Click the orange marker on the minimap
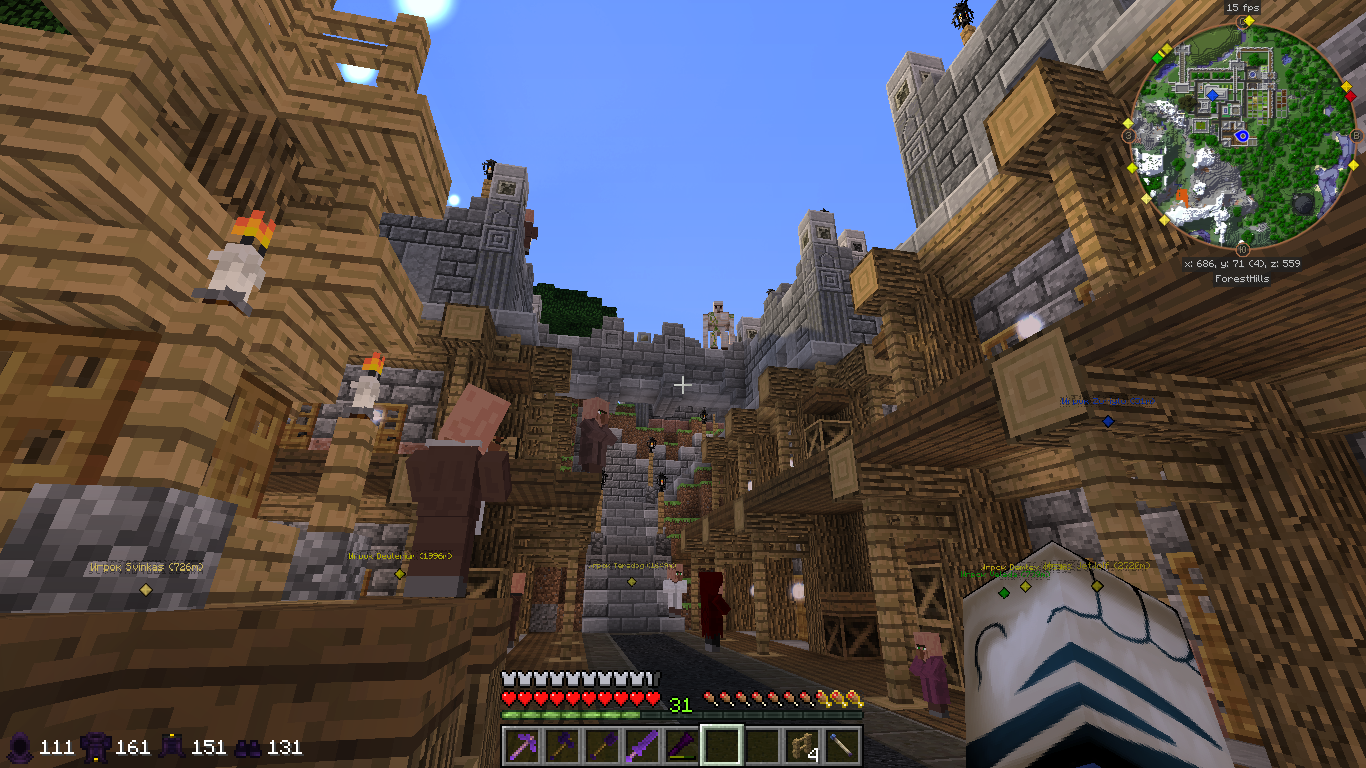 click(1183, 194)
